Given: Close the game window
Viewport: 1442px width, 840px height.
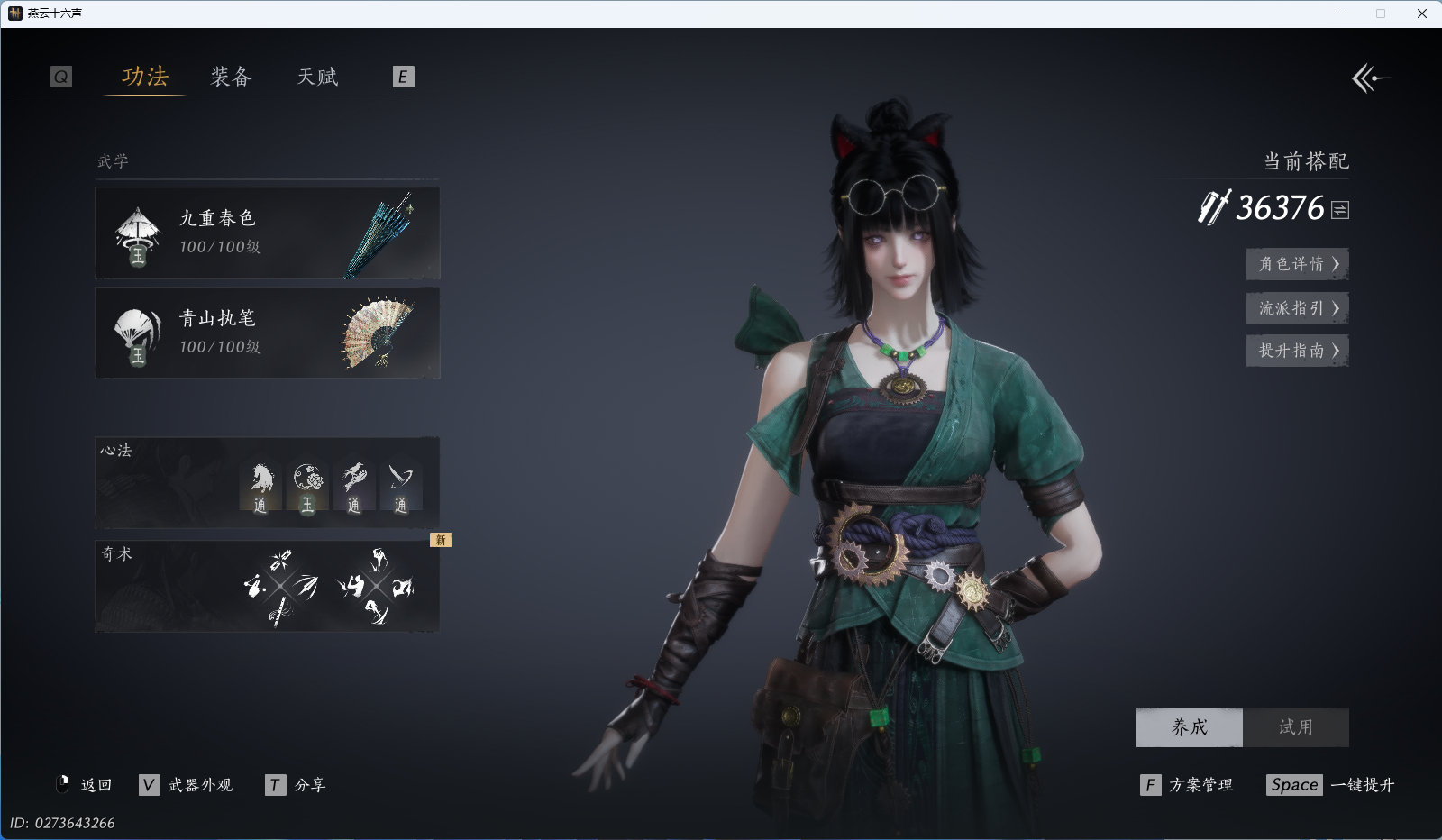Looking at the screenshot, I should (1422, 14).
